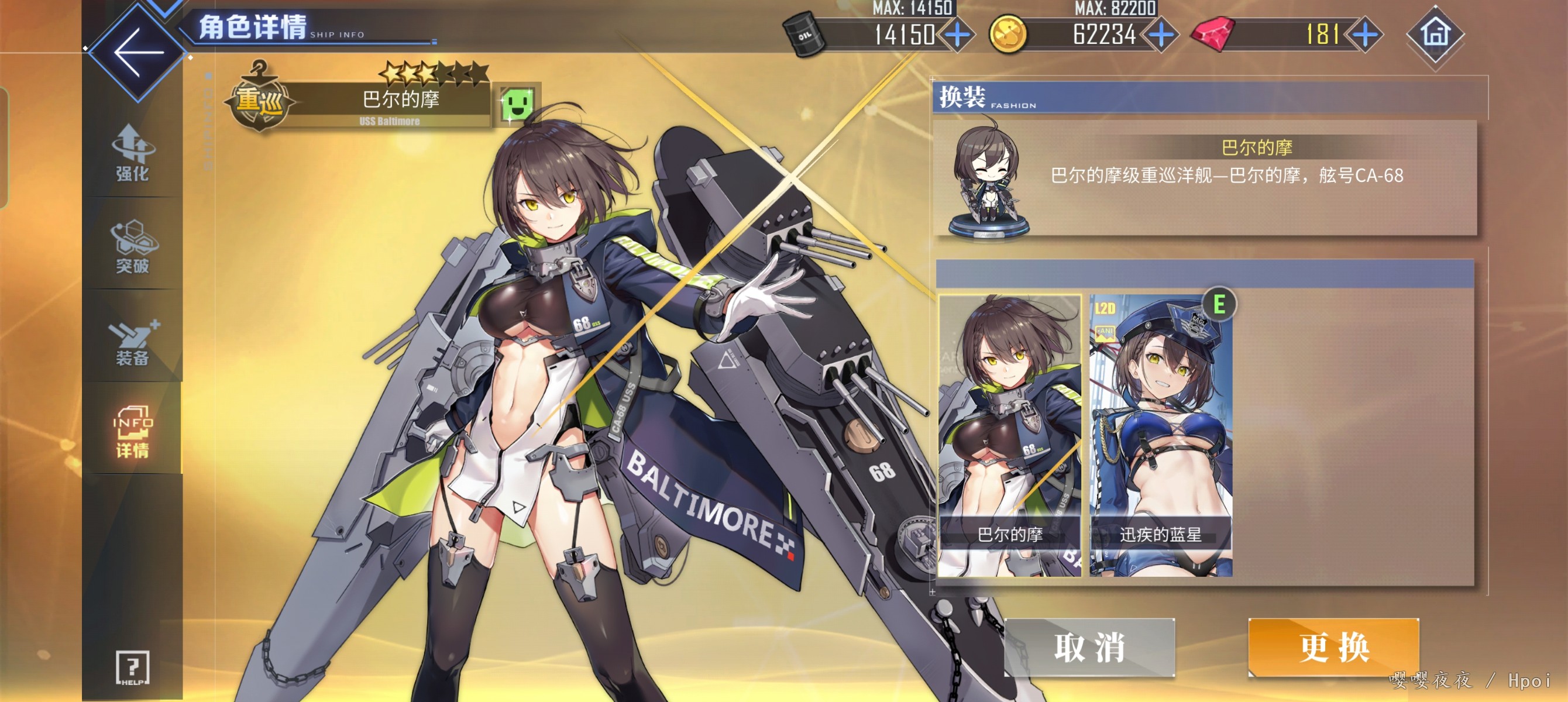Go back using the arrow button
Screen dimensions: 1568x702
pos(137,53)
